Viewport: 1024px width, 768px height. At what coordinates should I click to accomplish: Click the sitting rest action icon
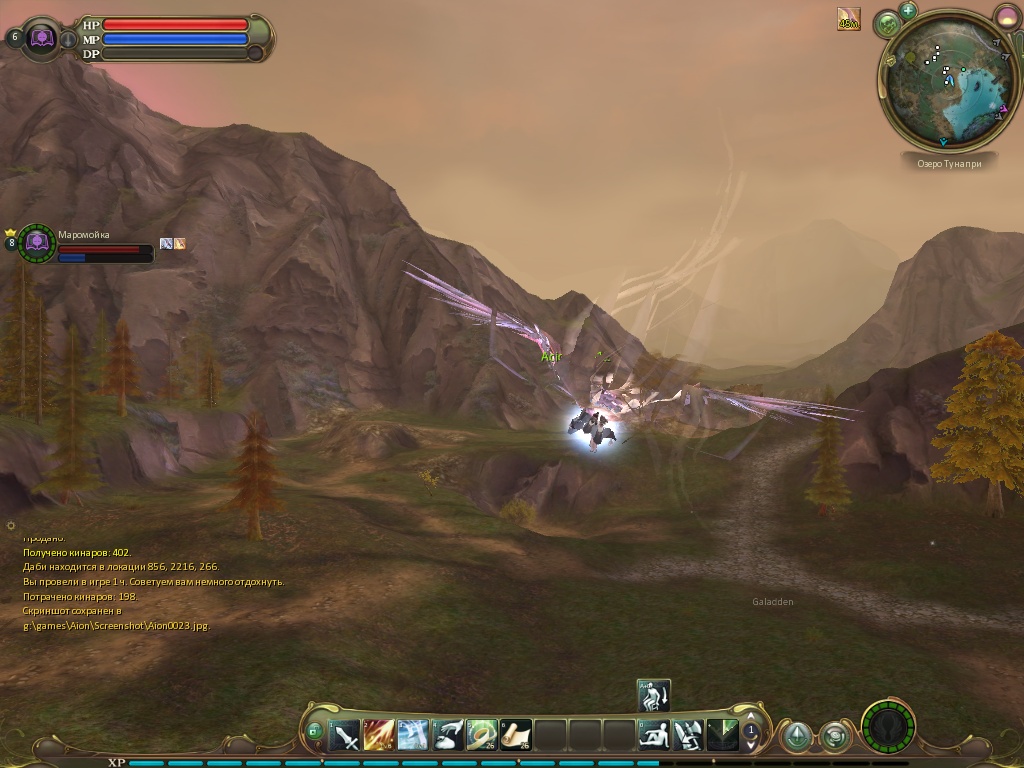[654, 736]
